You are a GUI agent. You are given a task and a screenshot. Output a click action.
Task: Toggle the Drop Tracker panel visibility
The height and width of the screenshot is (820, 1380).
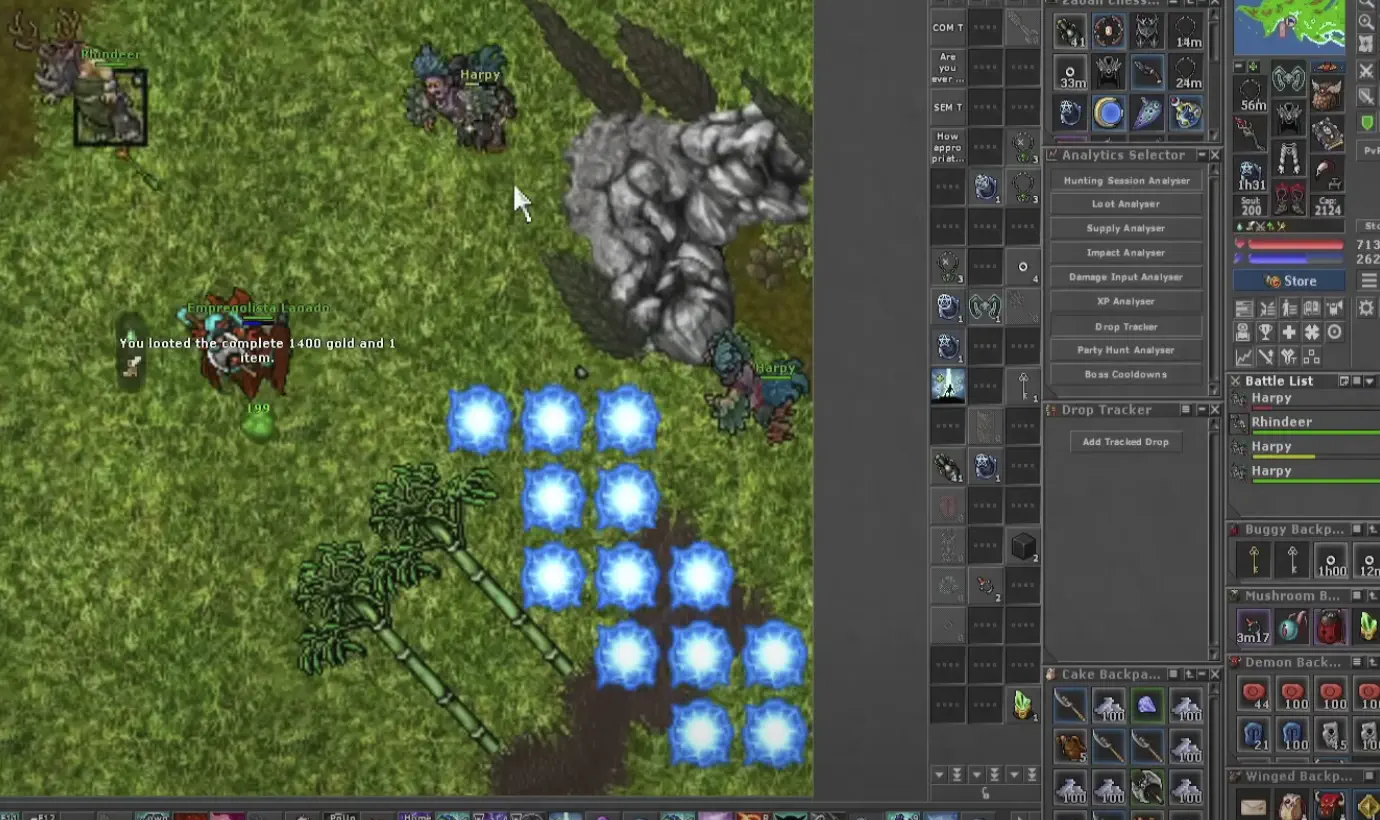1203,409
